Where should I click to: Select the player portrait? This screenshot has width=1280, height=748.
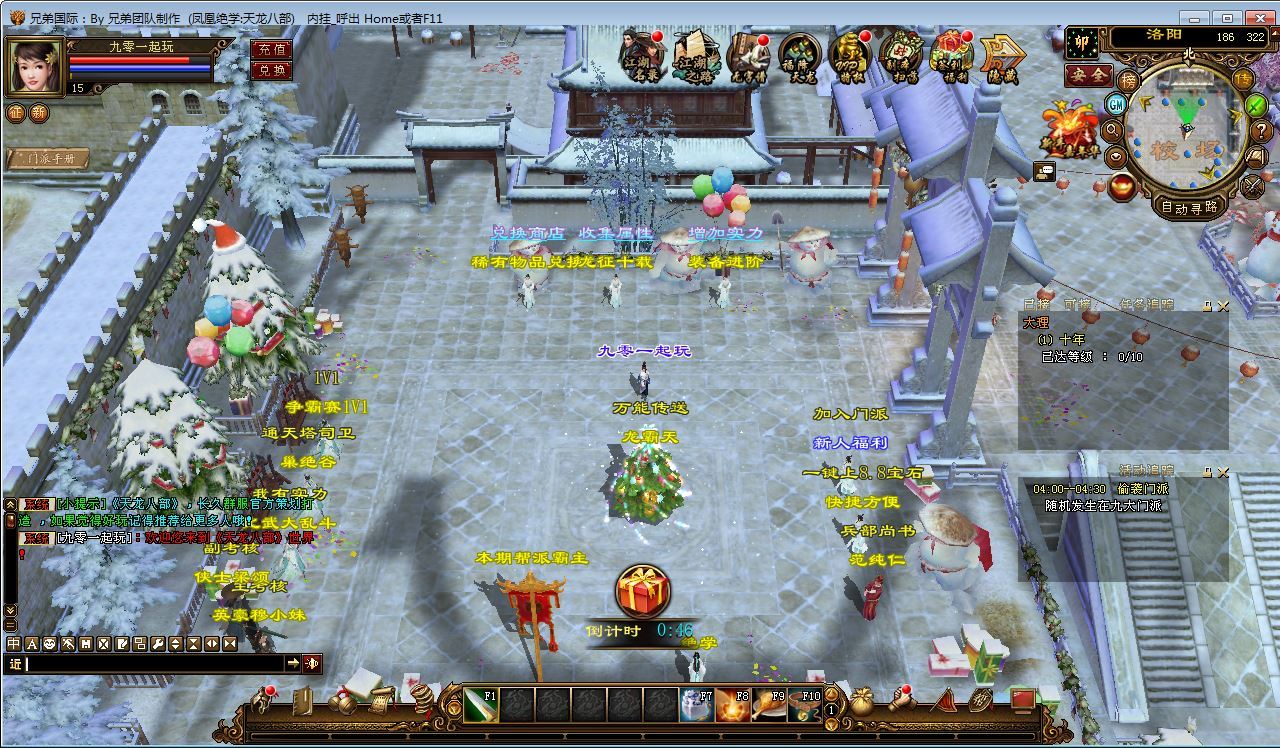point(35,66)
